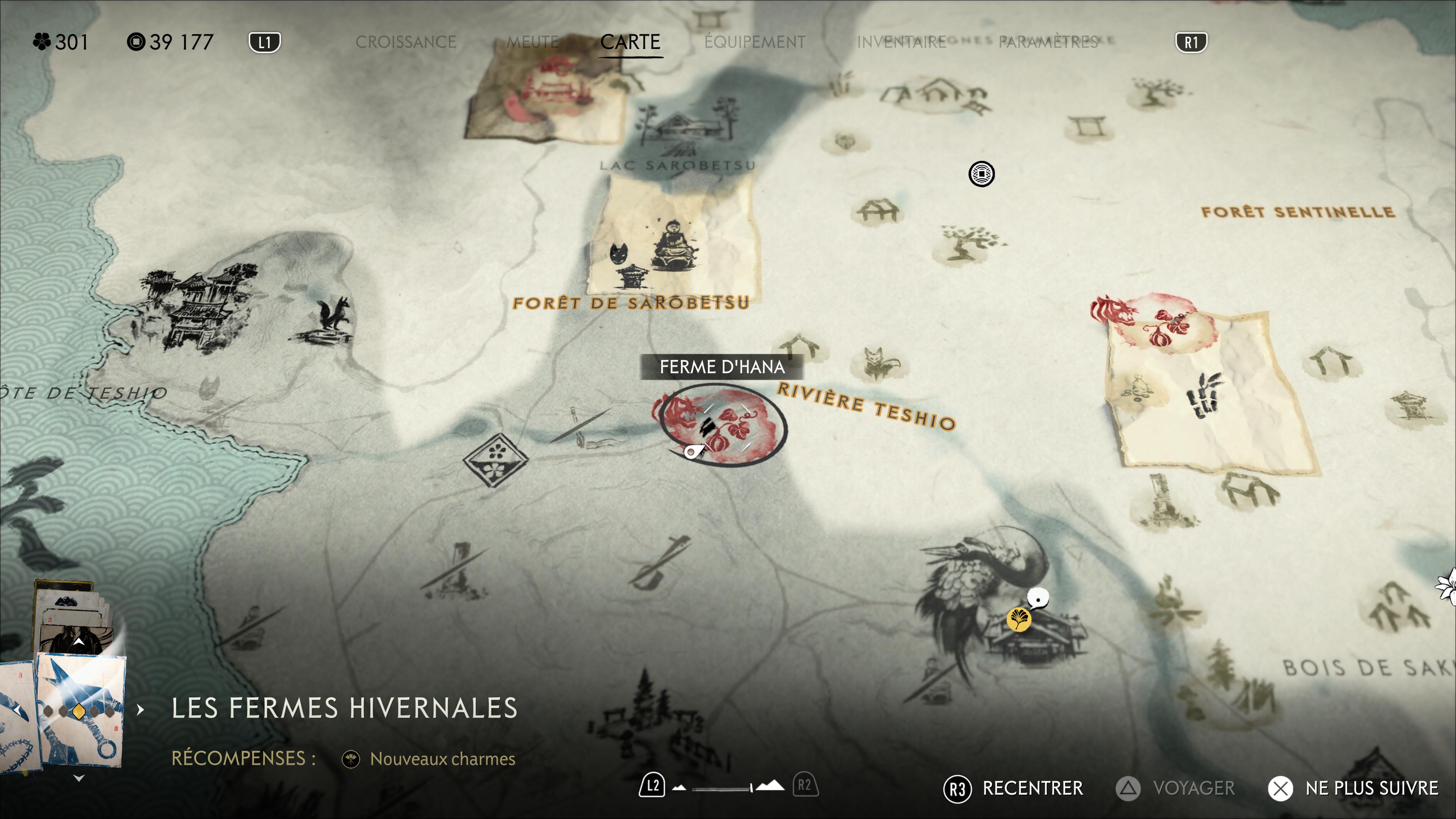The image size is (1456, 819).
Task: Show the previous quest card with up arrow
Action: click(x=78, y=642)
